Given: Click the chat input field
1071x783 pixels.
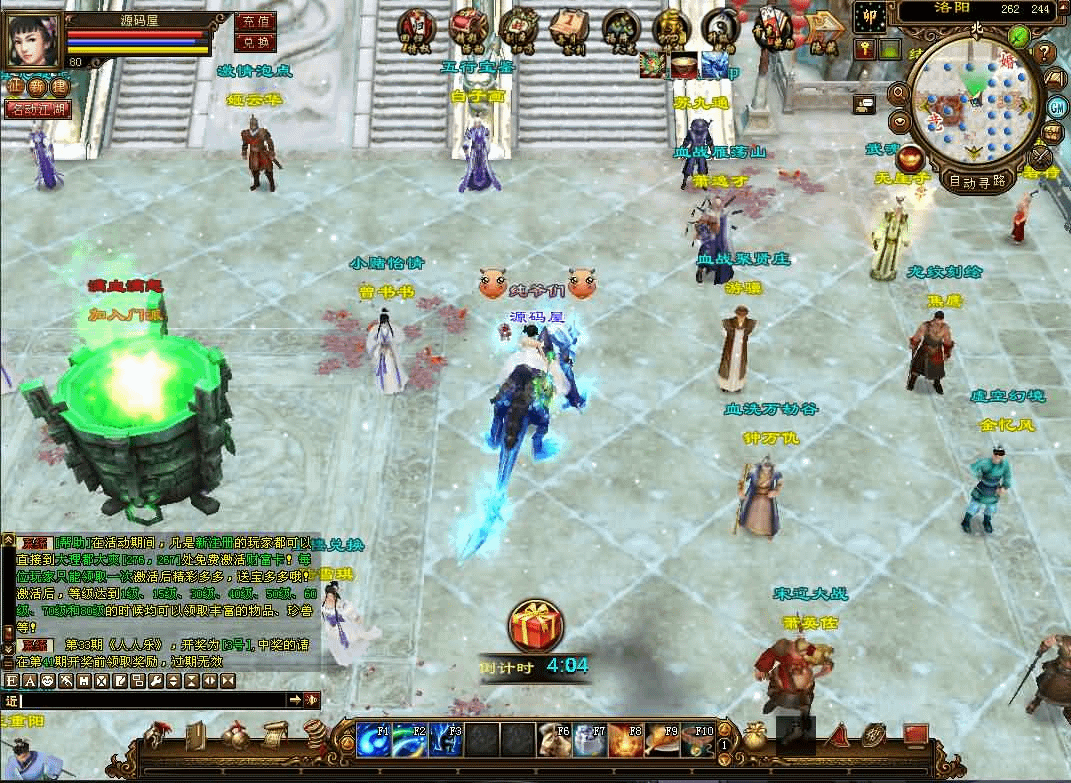Looking at the screenshot, I should coord(150,700).
